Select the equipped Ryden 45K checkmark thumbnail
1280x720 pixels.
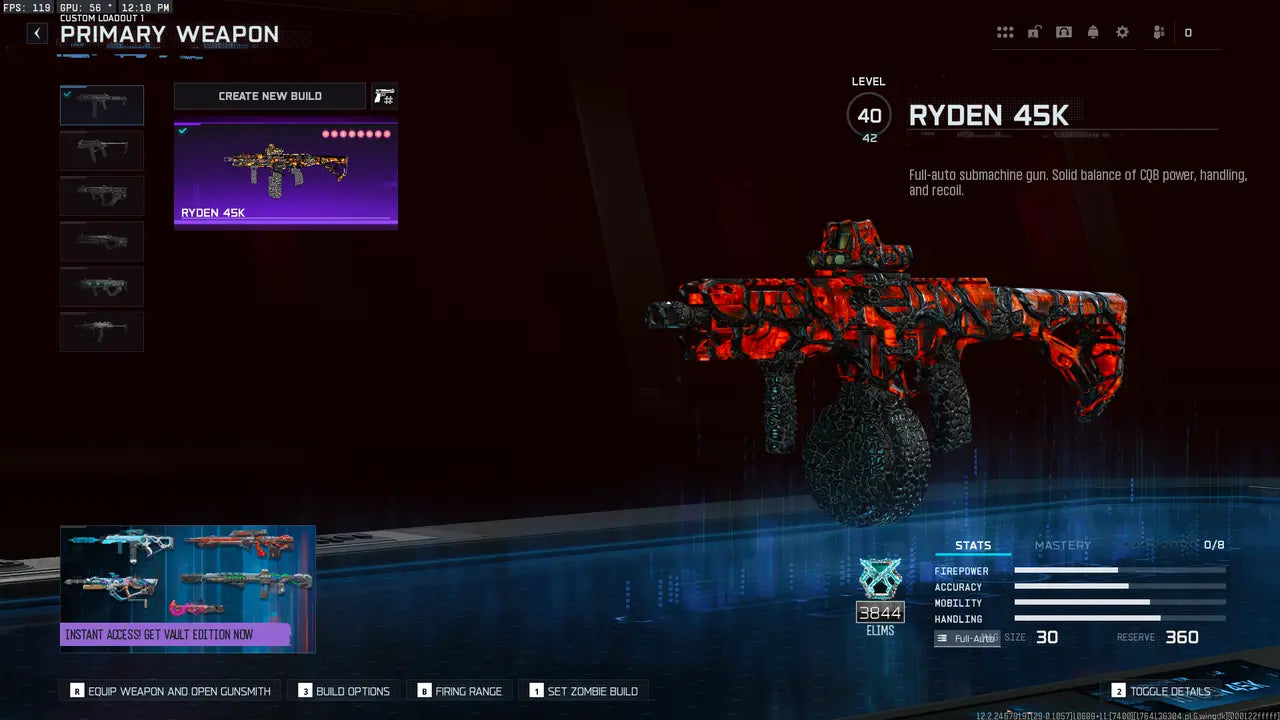(101, 104)
